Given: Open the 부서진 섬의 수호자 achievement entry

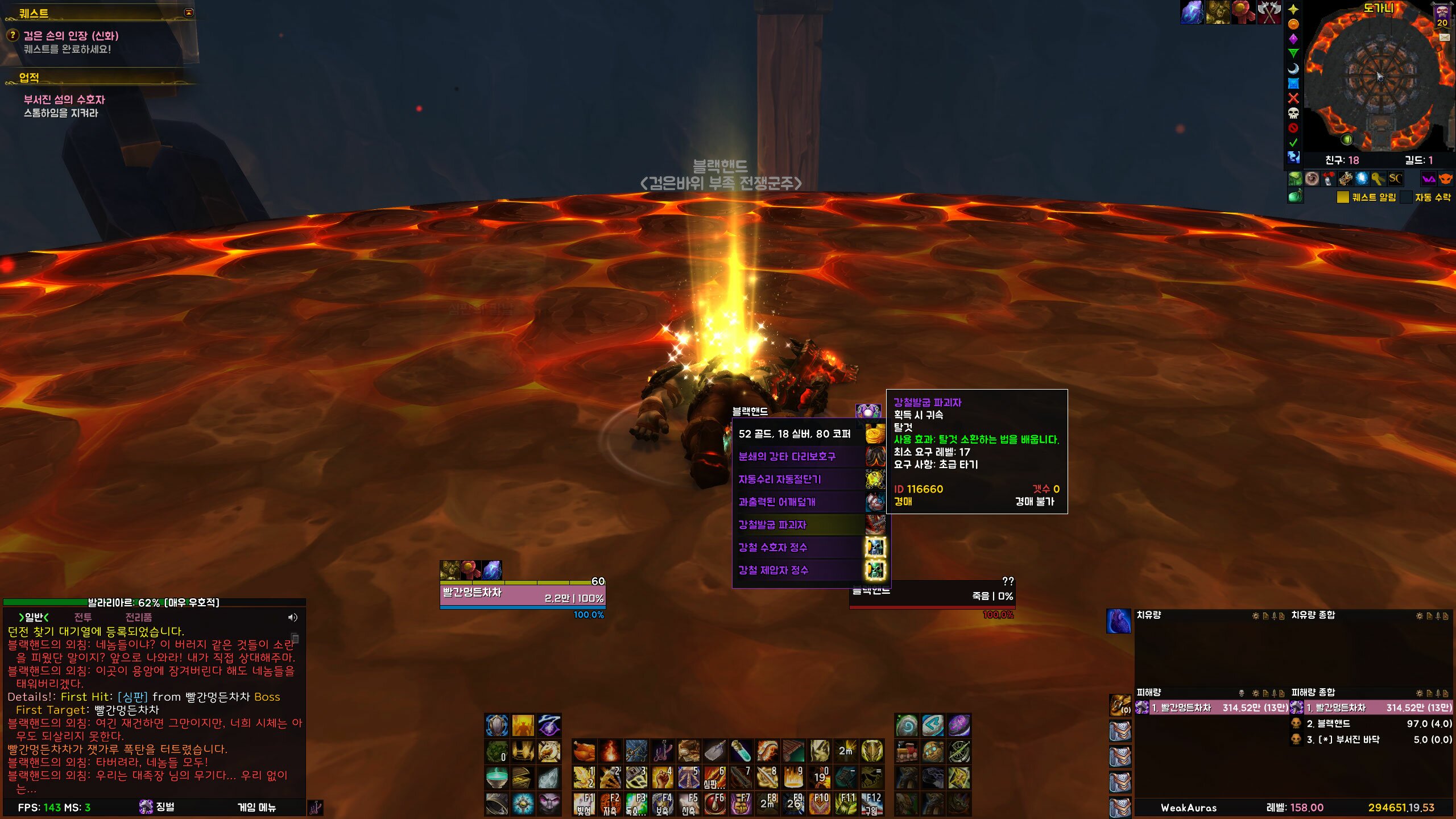Looking at the screenshot, I should coord(64,100).
